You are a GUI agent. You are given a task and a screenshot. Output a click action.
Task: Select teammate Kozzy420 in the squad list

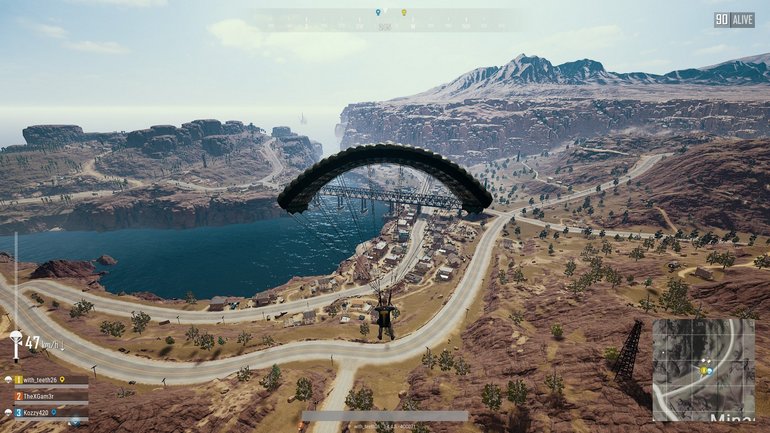40,411
